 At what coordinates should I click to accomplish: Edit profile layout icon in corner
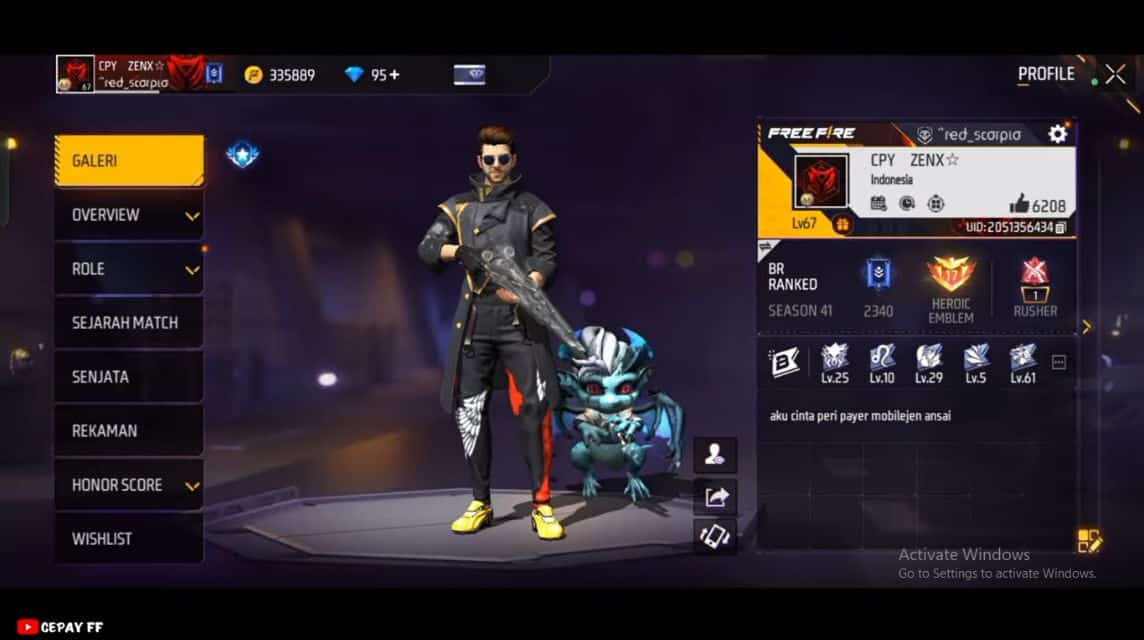(1089, 541)
